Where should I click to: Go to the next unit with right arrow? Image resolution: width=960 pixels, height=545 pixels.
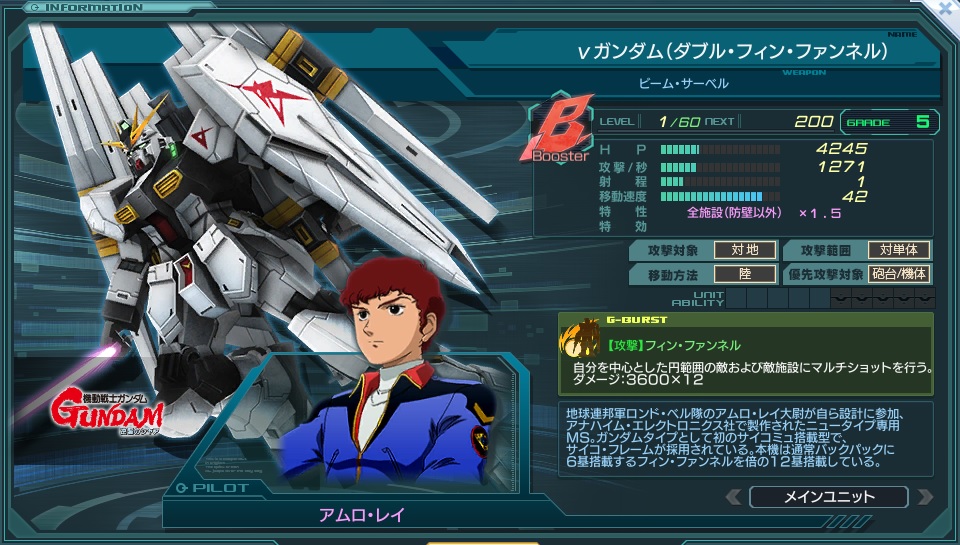click(924, 497)
